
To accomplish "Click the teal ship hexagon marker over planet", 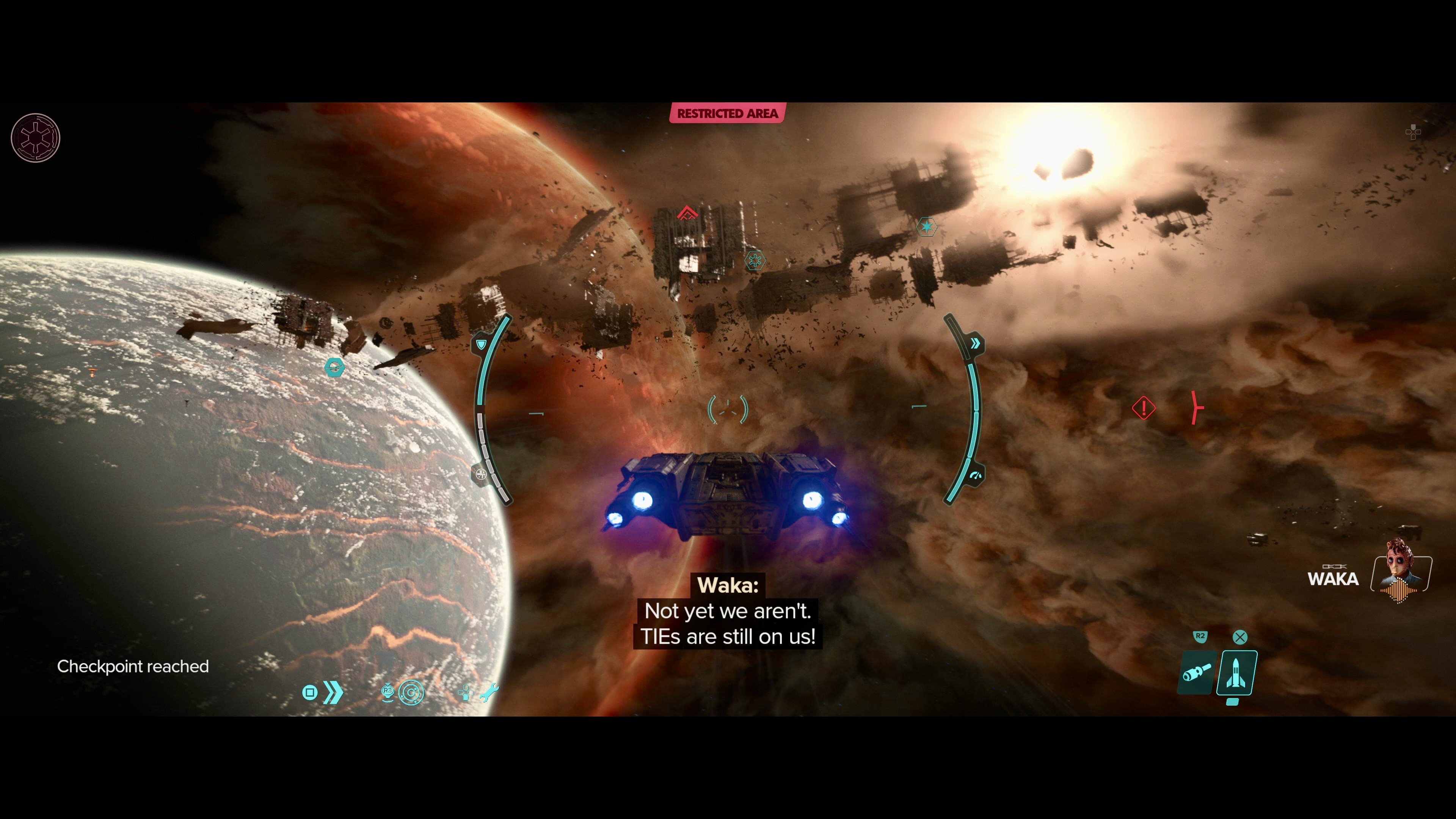I will [x=334, y=368].
